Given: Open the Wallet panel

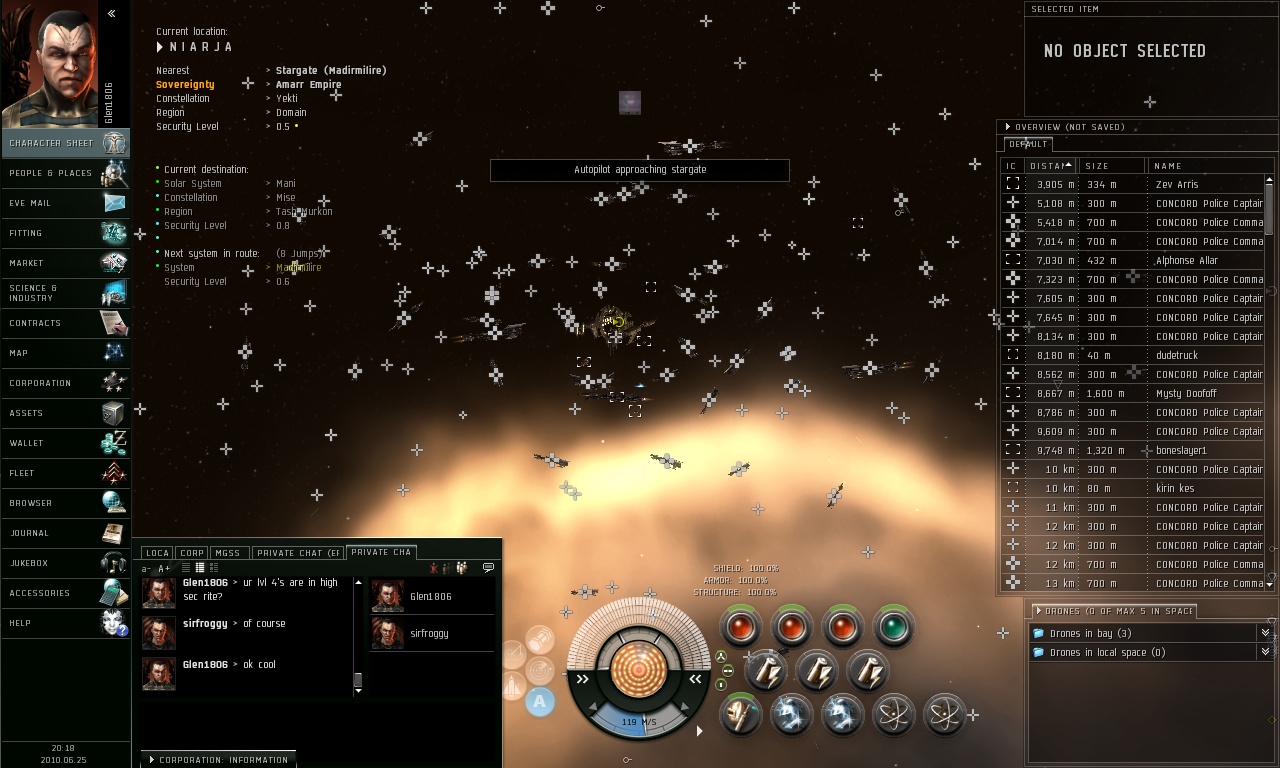Looking at the screenshot, I should (65, 443).
